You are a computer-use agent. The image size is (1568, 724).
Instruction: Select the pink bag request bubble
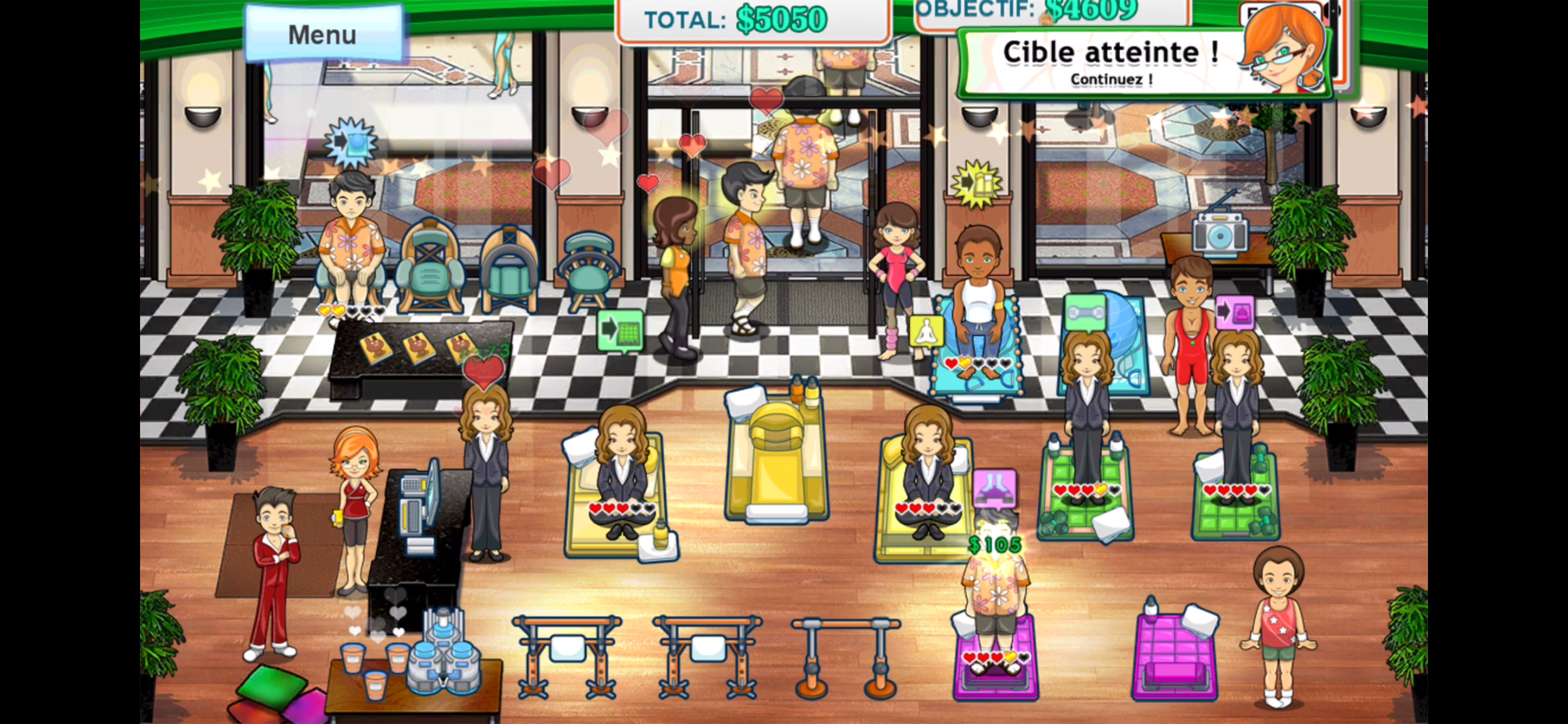(x=1235, y=312)
